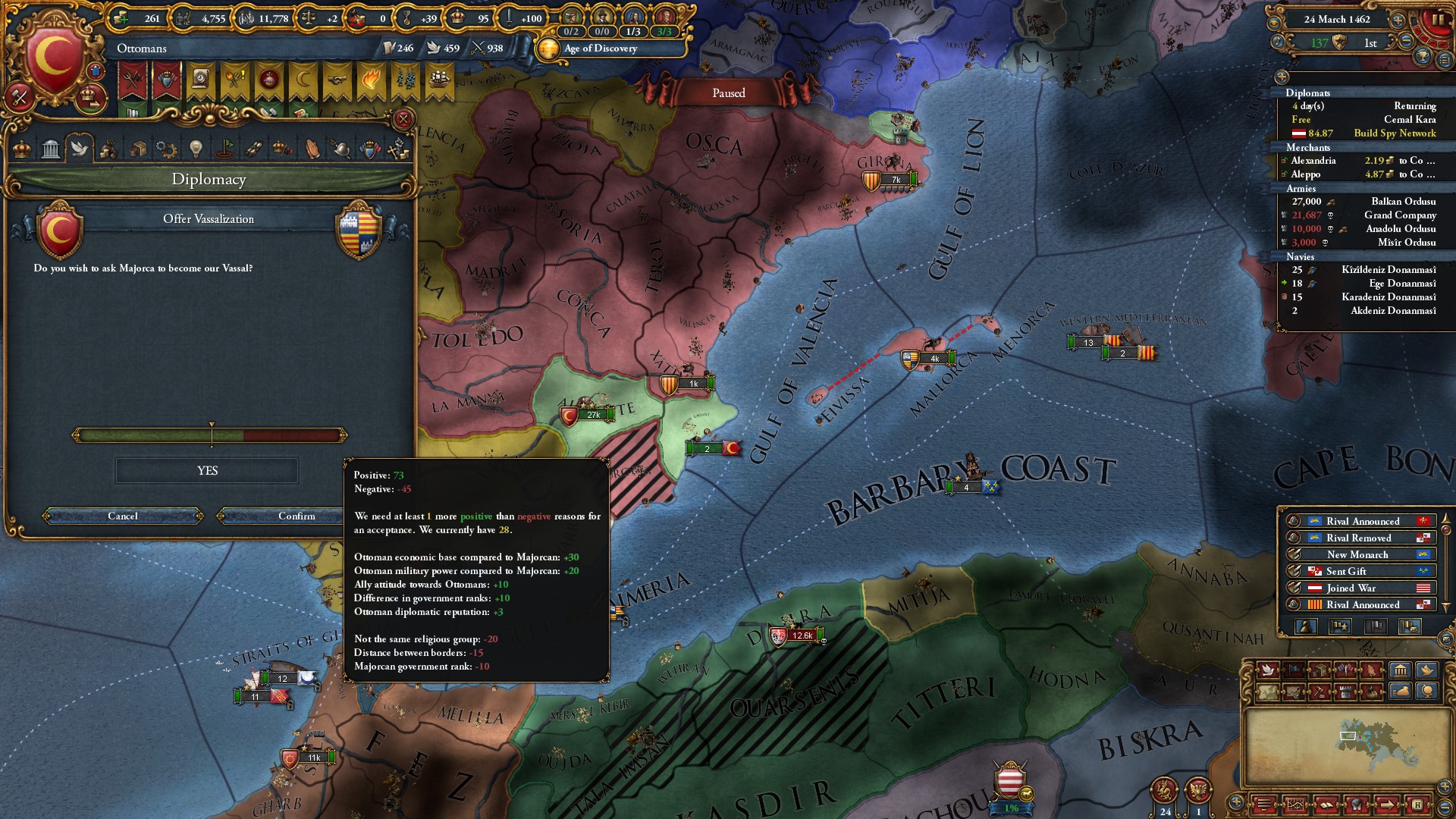This screenshot has height=819, width=1456.
Task: Confirm the vassalization offer to Majorca
Action: point(296,516)
